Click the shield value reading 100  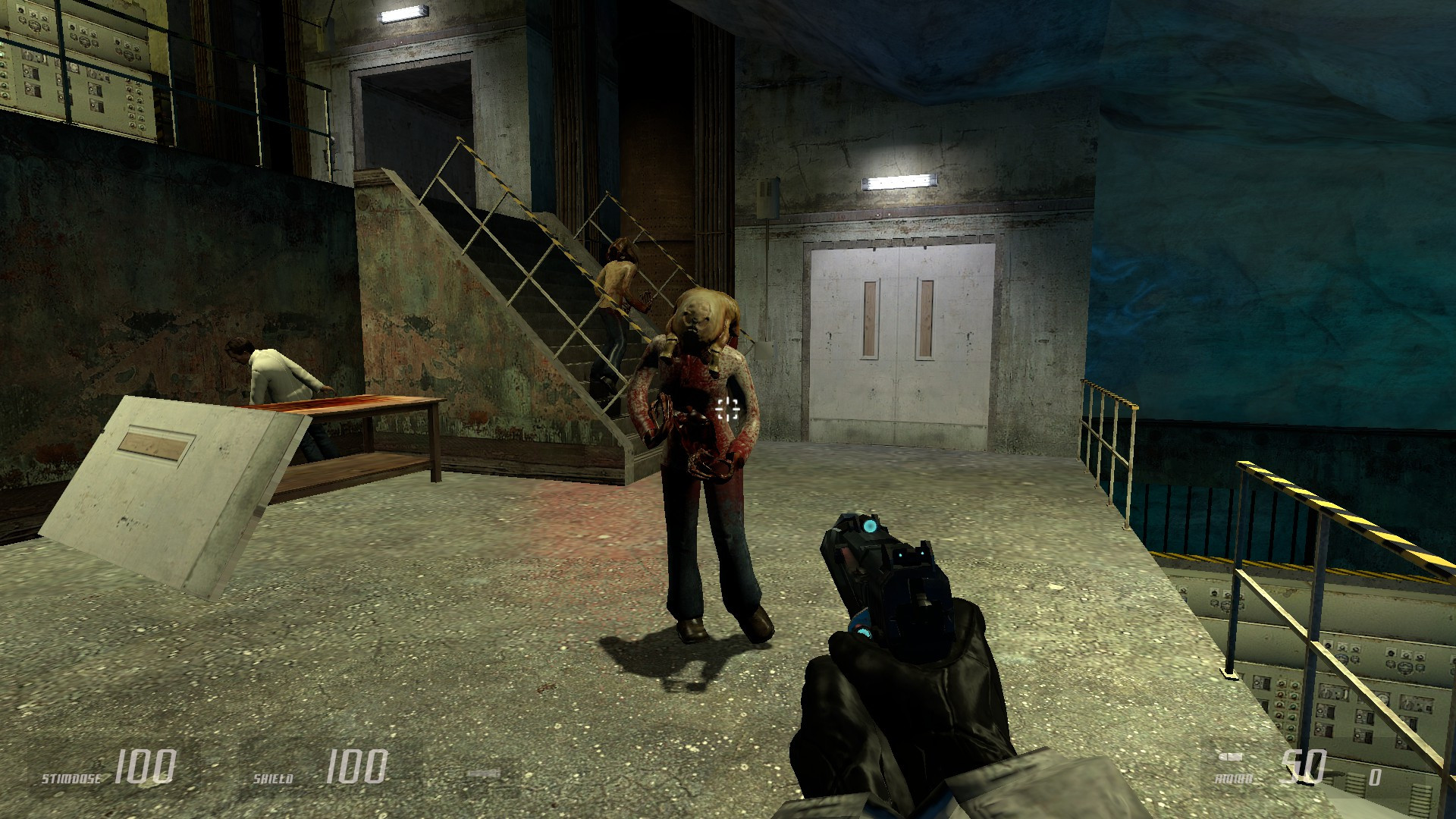(x=356, y=766)
